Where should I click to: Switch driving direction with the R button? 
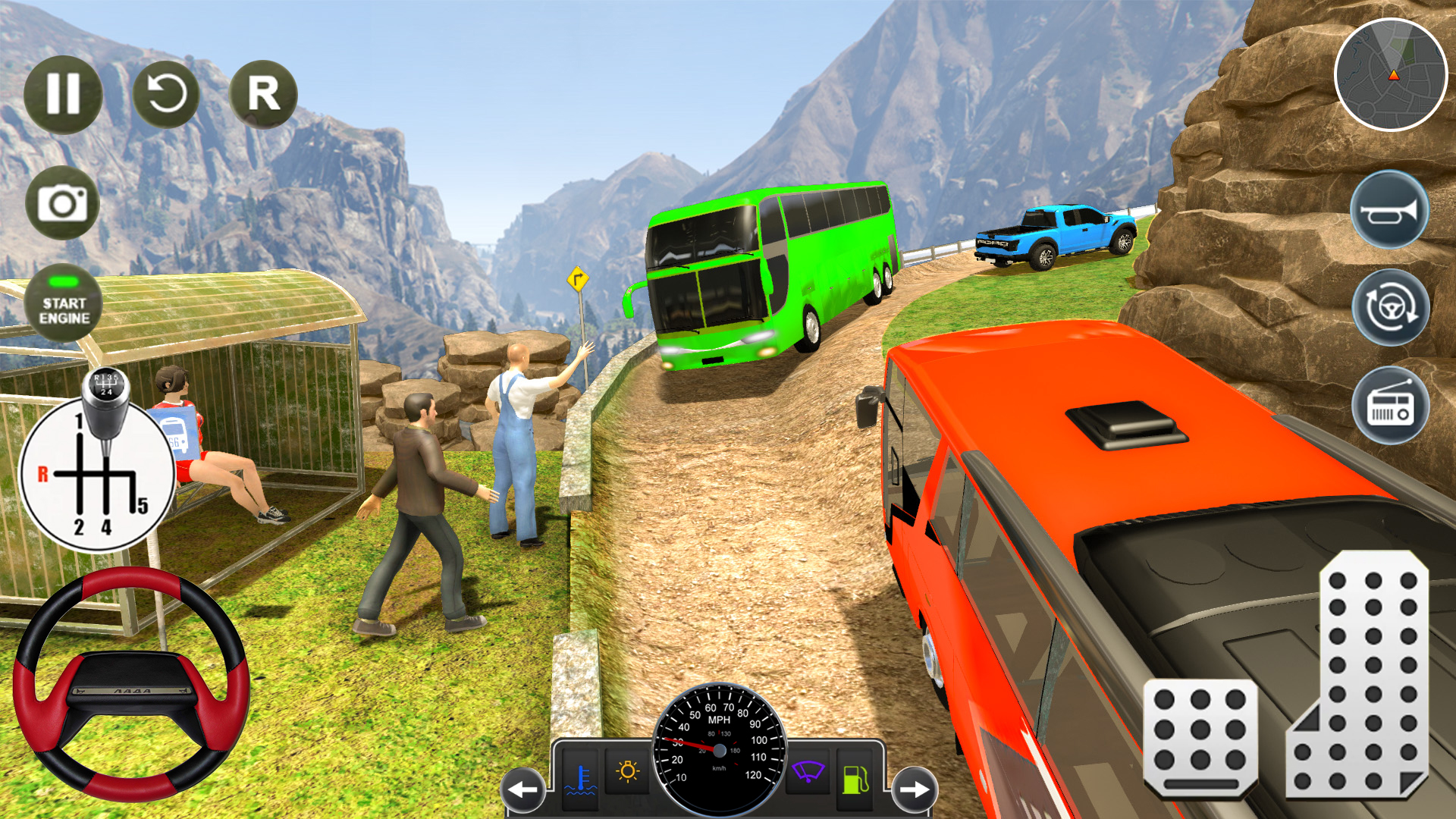(263, 93)
